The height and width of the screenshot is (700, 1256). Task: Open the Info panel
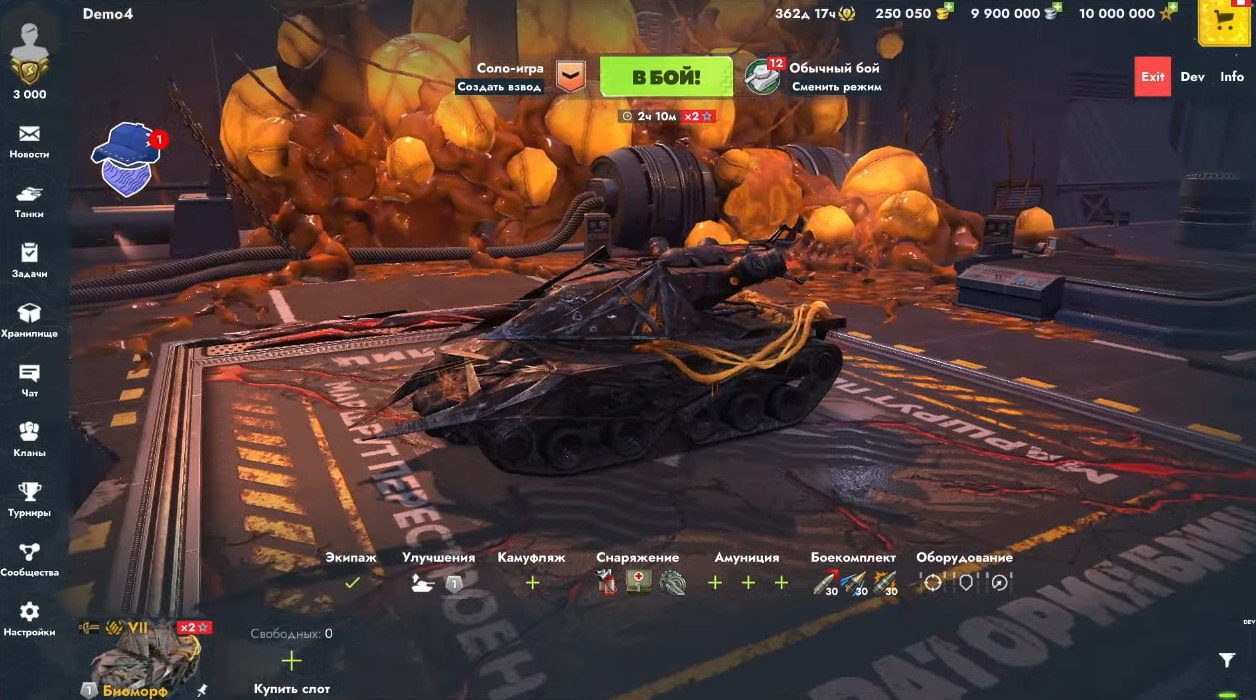click(x=1232, y=77)
